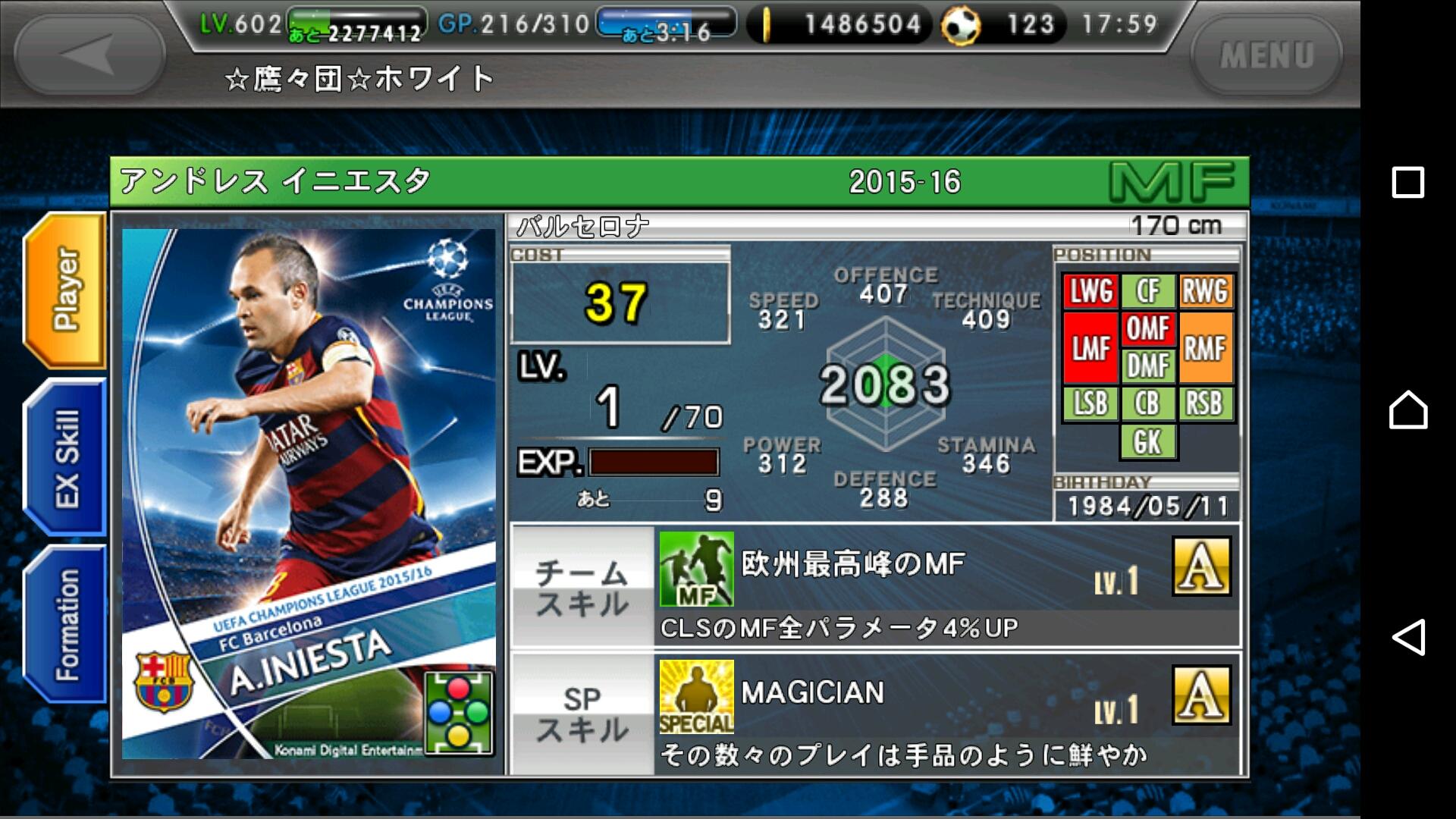This screenshot has width=1456, height=819.
Task: Switch to the Player tab
Action: (66, 290)
